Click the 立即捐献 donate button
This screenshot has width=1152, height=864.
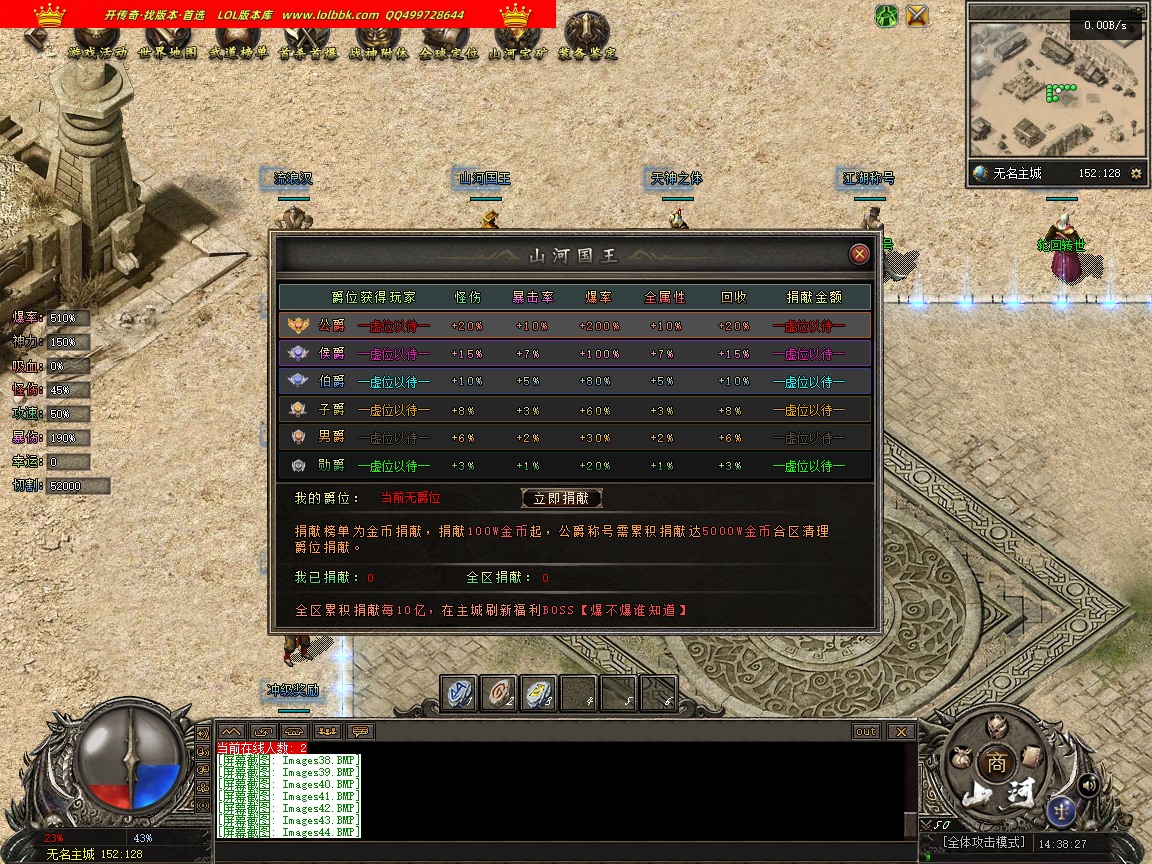point(562,498)
